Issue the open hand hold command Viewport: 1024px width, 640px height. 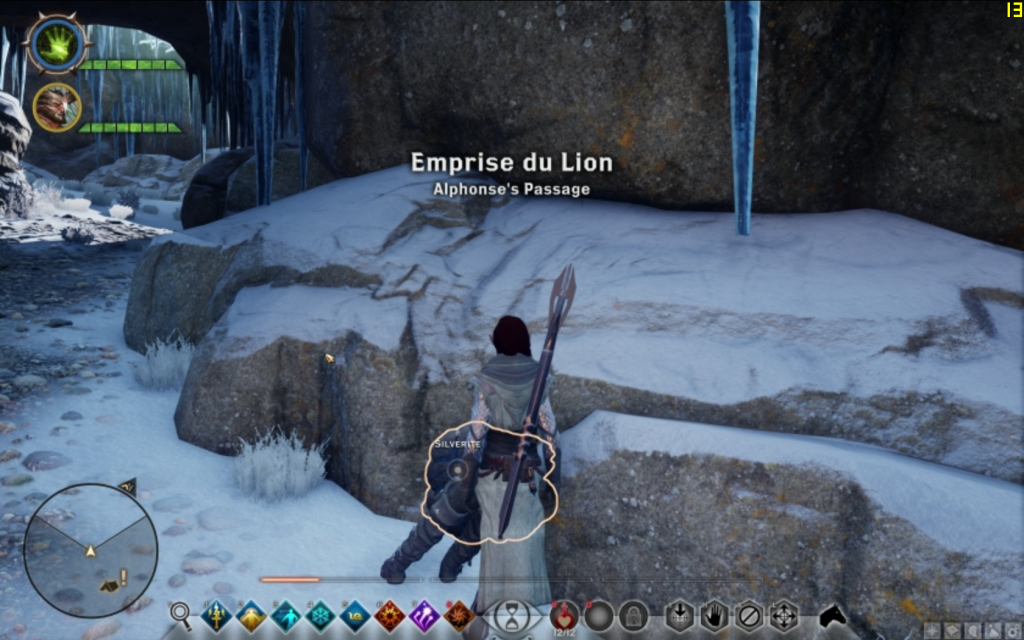coord(714,614)
